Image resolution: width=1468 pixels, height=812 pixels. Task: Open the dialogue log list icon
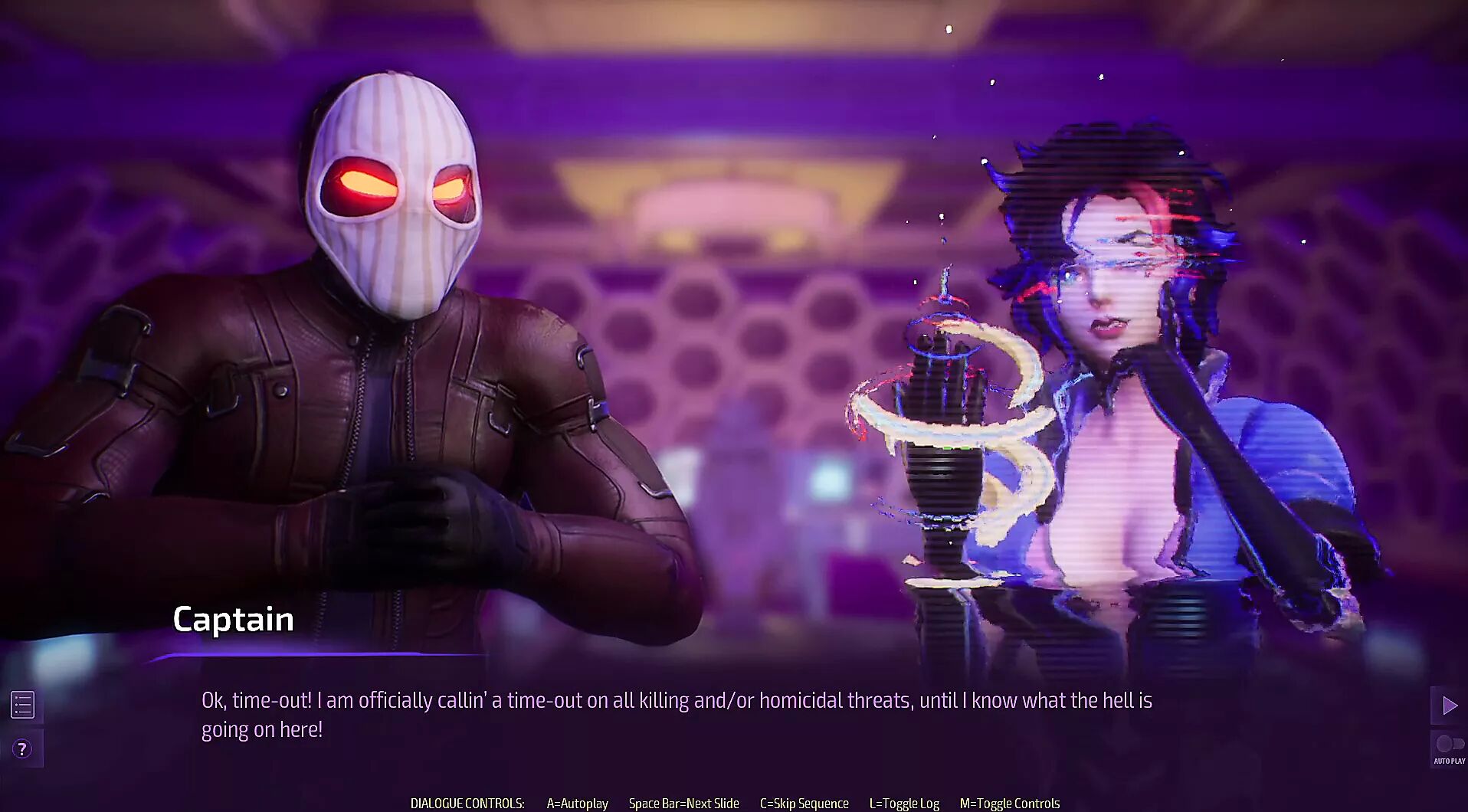pos(23,705)
